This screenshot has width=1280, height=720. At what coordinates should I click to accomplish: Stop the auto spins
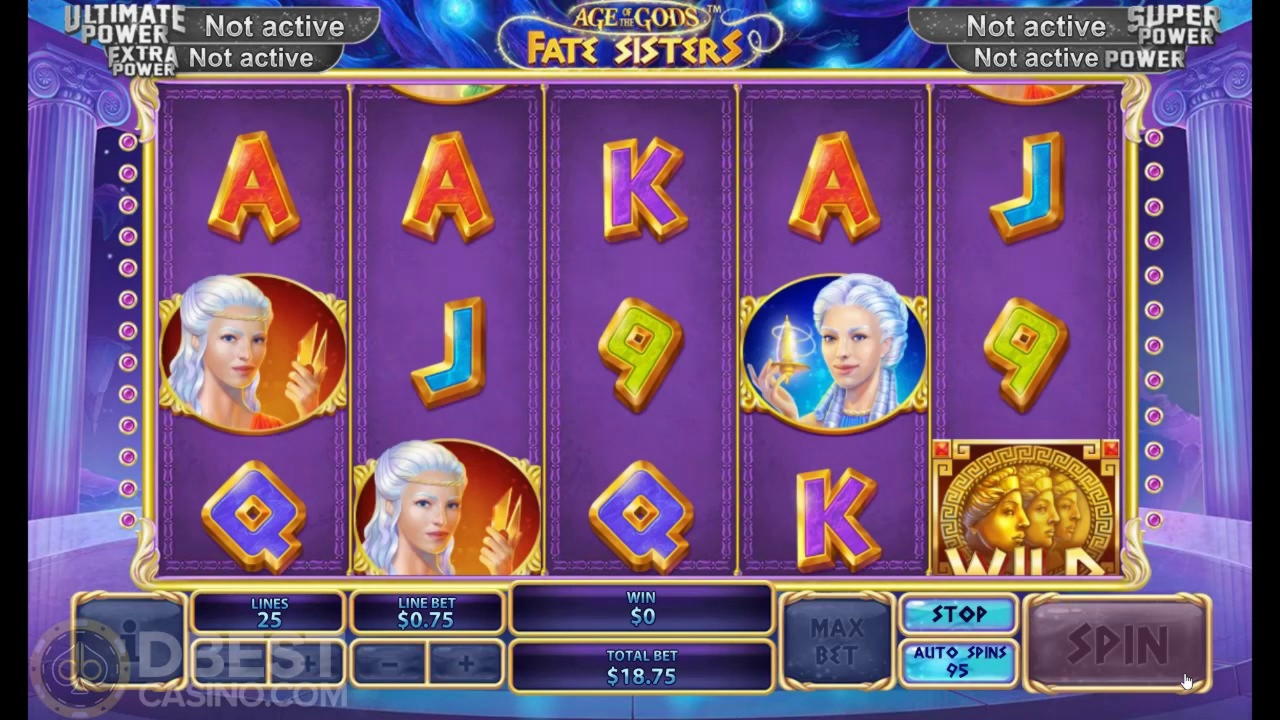click(x=958, y=614)
